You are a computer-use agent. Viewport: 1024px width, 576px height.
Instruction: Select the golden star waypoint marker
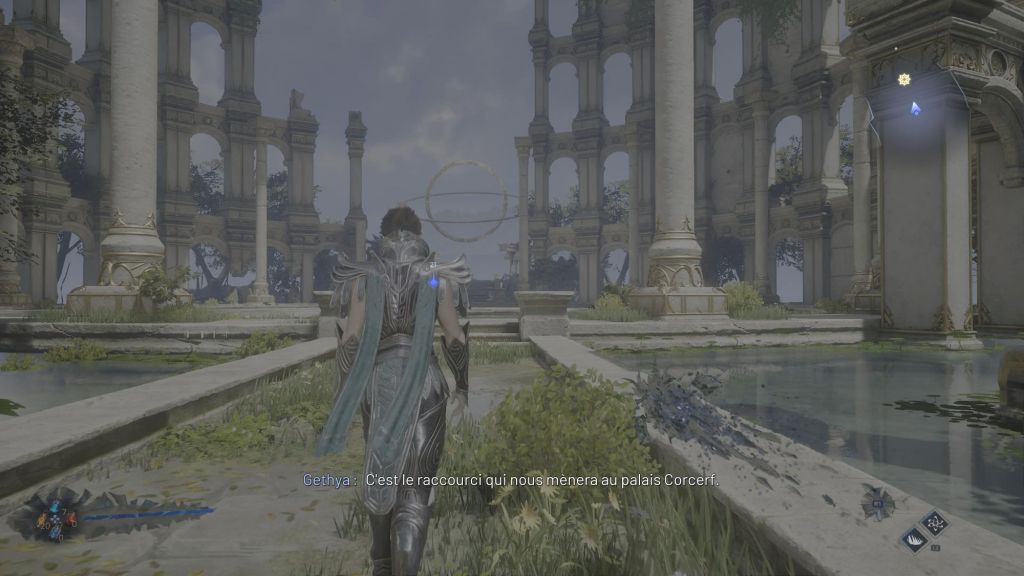[x=904, y=79]
